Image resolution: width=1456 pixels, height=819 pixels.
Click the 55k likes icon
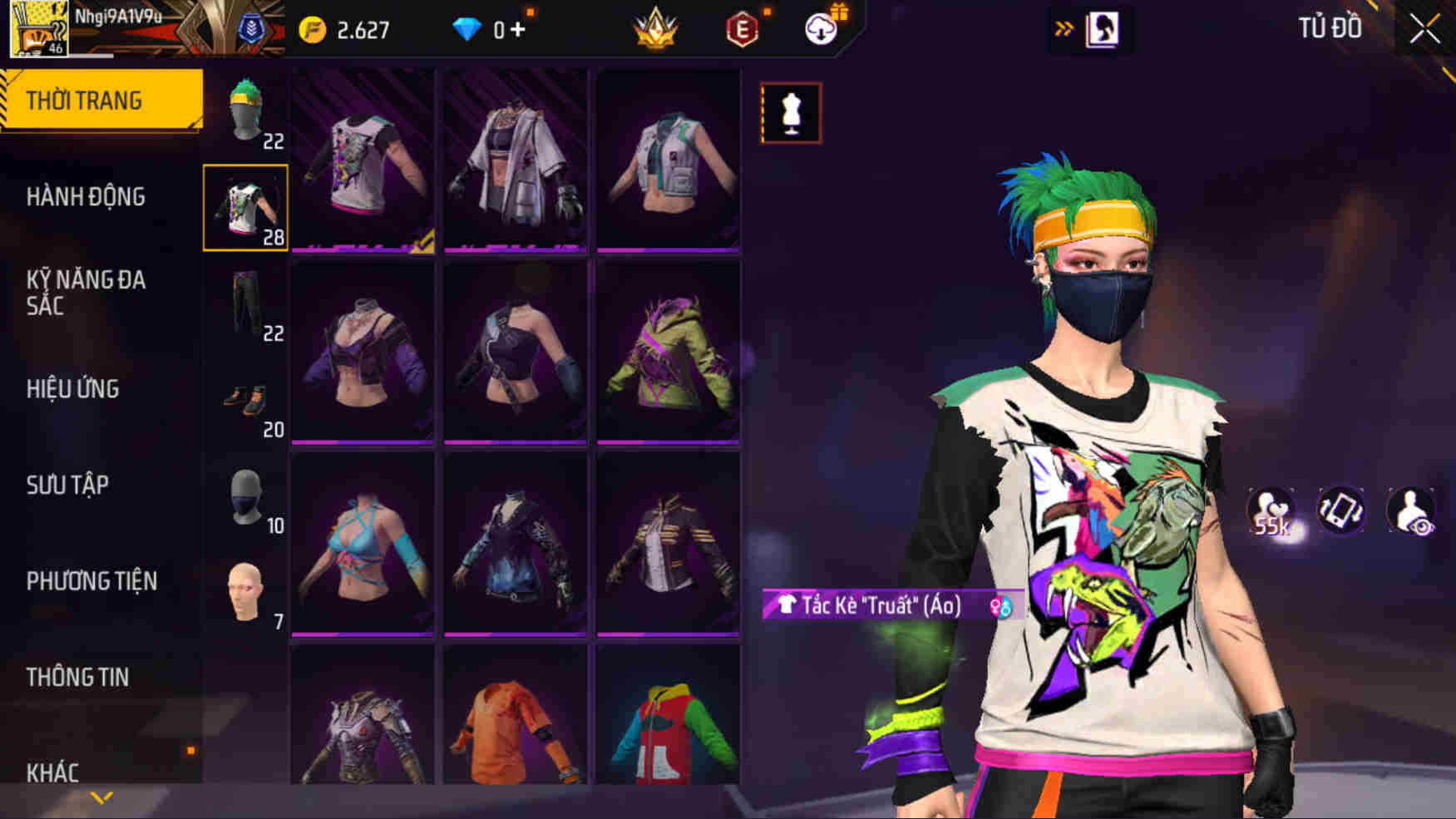[1271, 511]
